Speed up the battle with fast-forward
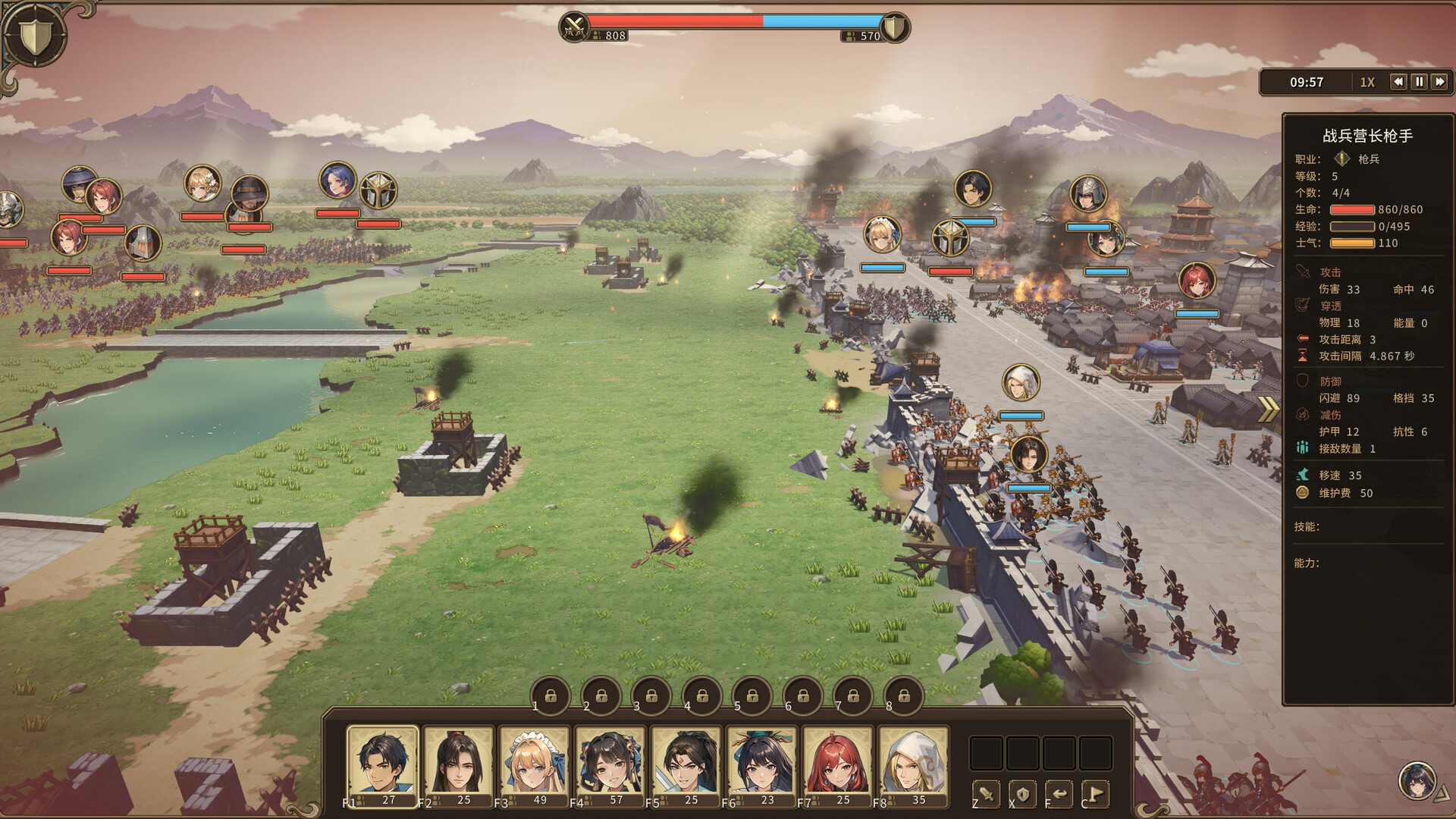The height and width of the screenshot is (819, 1456). [x=1439, y=82]
